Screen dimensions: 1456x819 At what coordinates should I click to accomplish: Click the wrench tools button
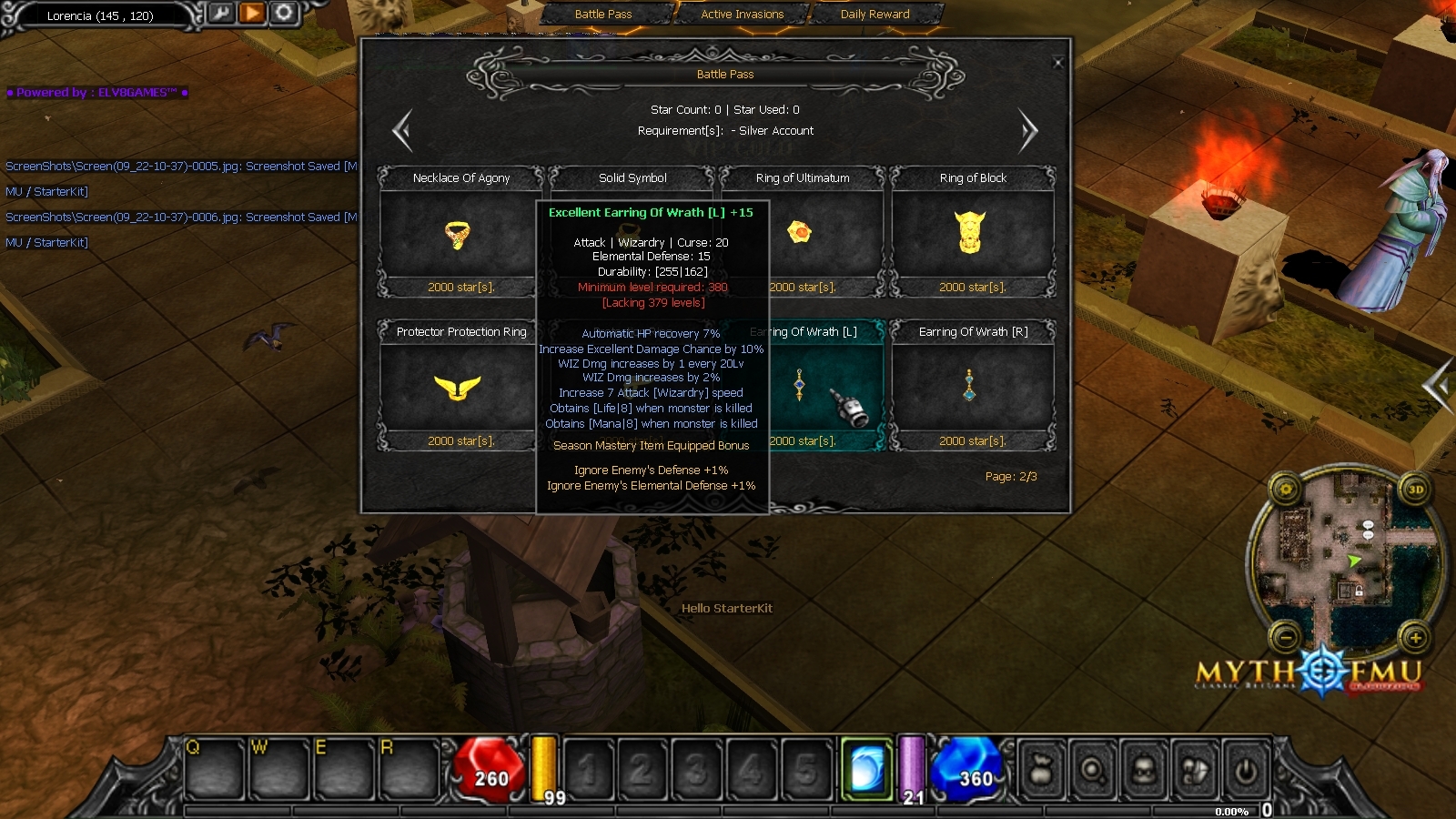click(221, 13)
